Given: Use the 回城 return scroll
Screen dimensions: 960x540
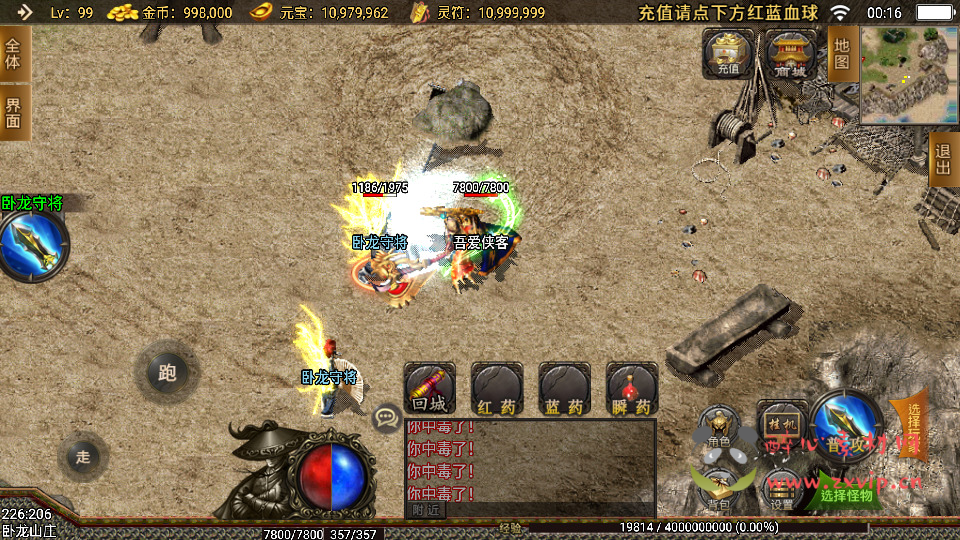Looking at the screenshot, I should point(429,389).
